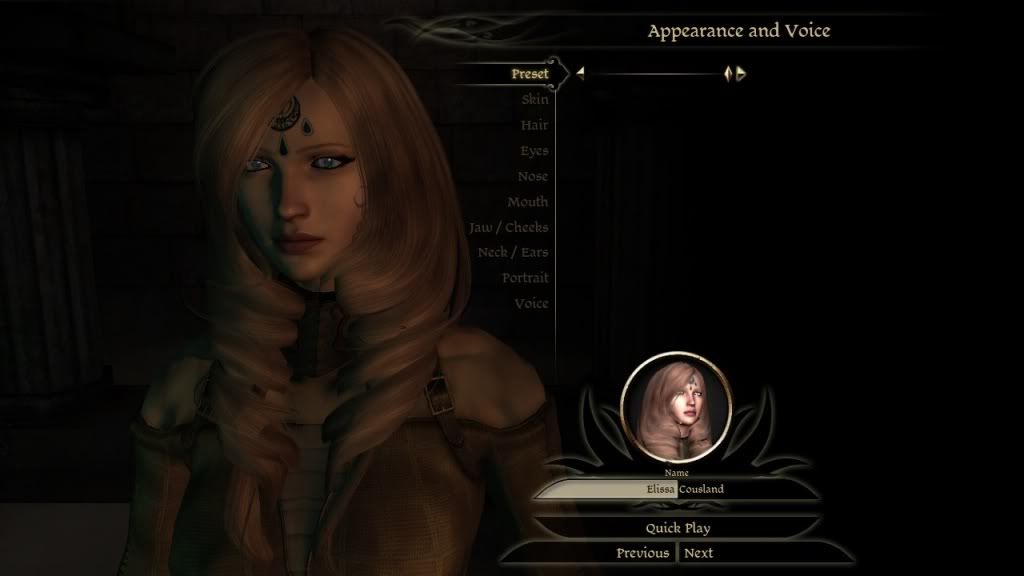
Task: Start Quick Play
Action: pos(677,527)
